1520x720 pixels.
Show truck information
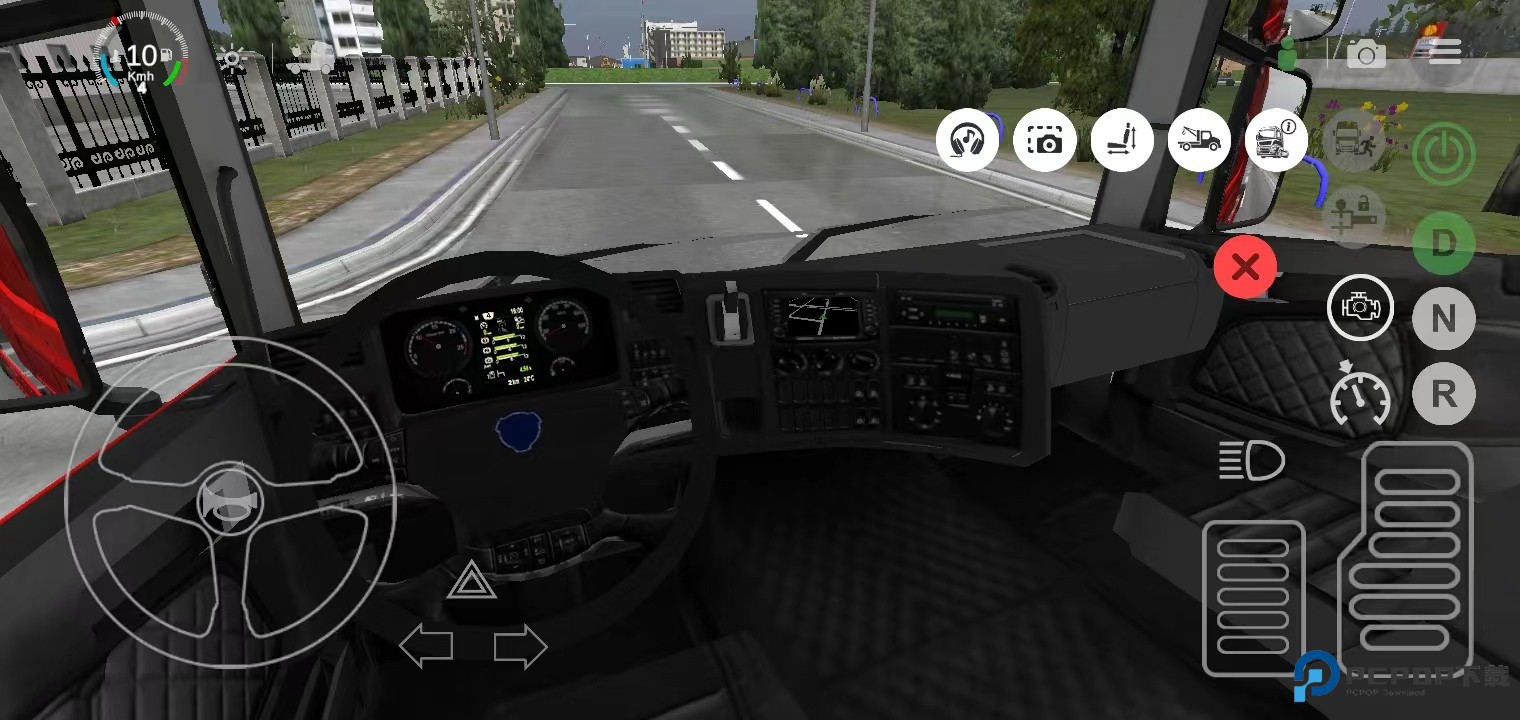(x=1277, y=139)
